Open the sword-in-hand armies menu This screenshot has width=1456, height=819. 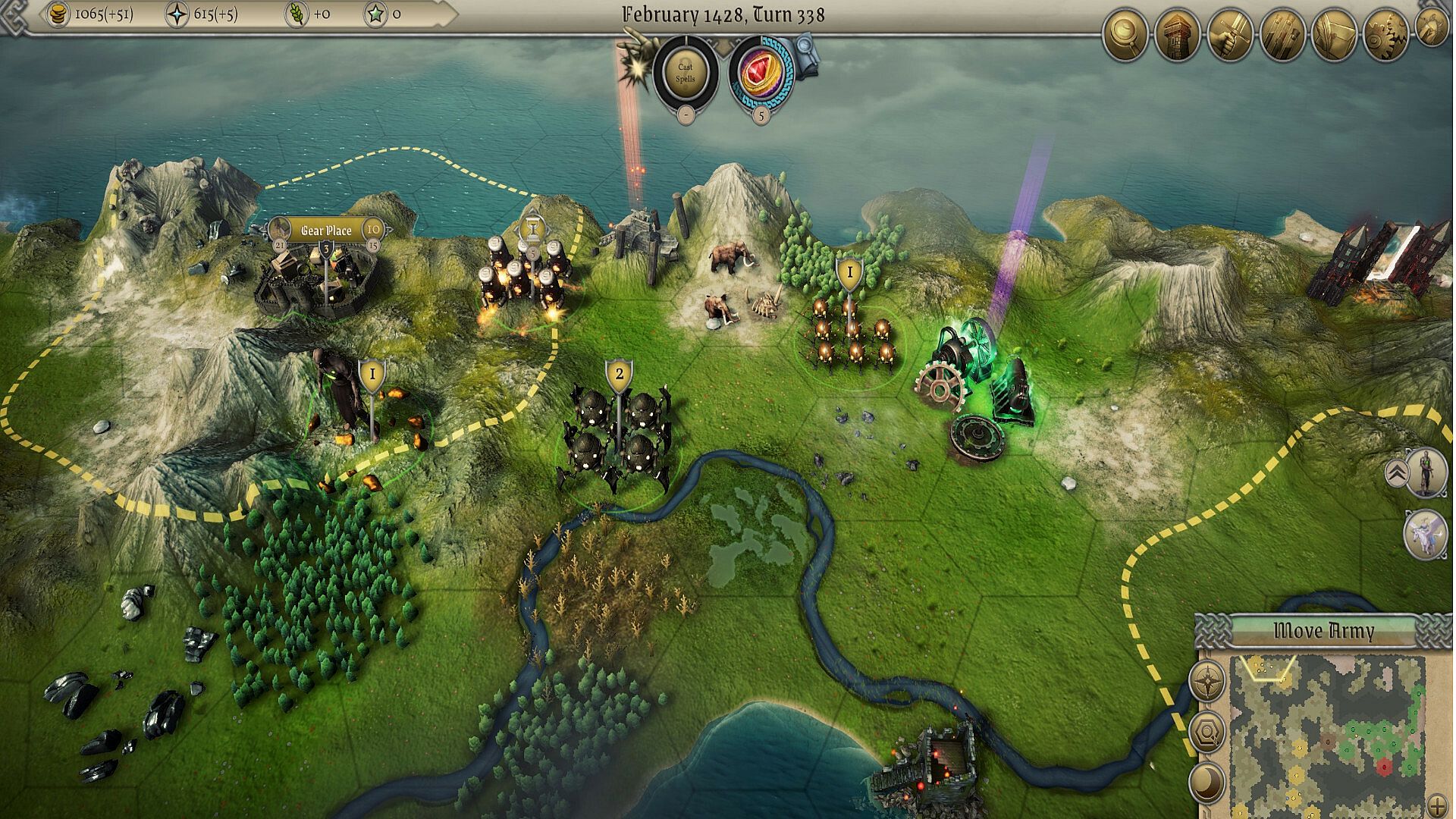click(x=1229, y=35)
